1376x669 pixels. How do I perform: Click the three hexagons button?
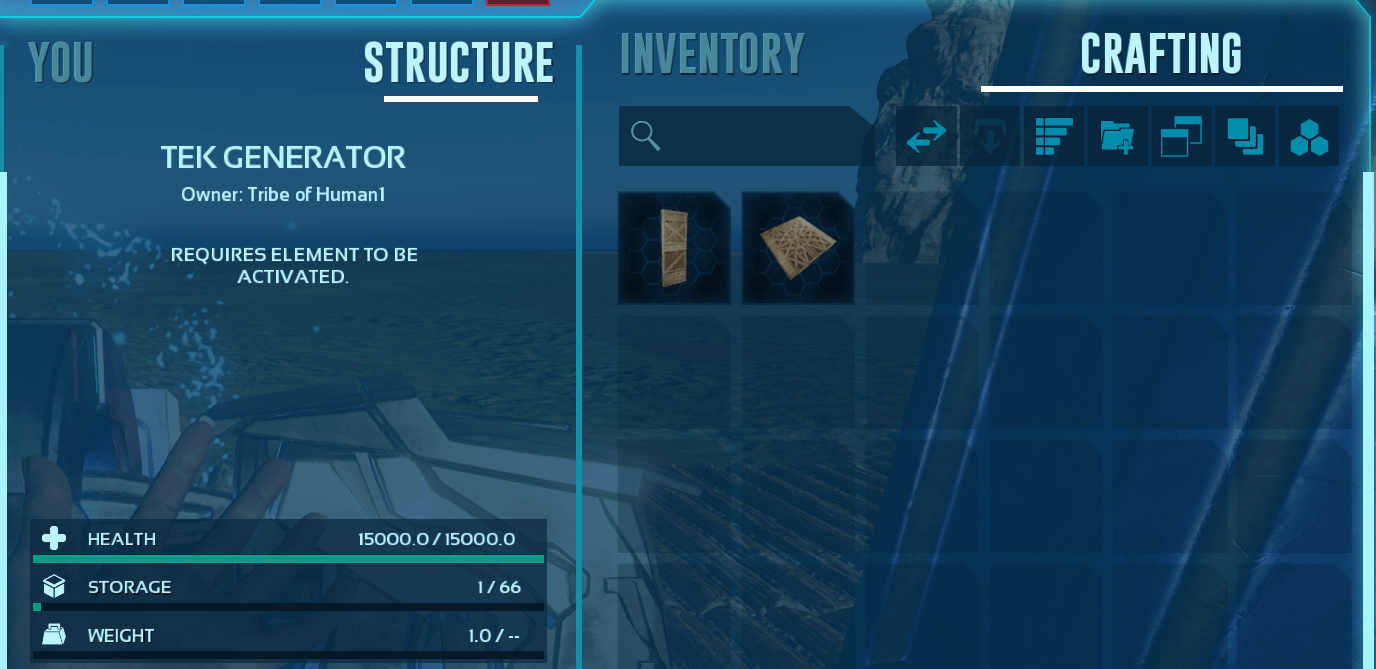pos(1309,137)
